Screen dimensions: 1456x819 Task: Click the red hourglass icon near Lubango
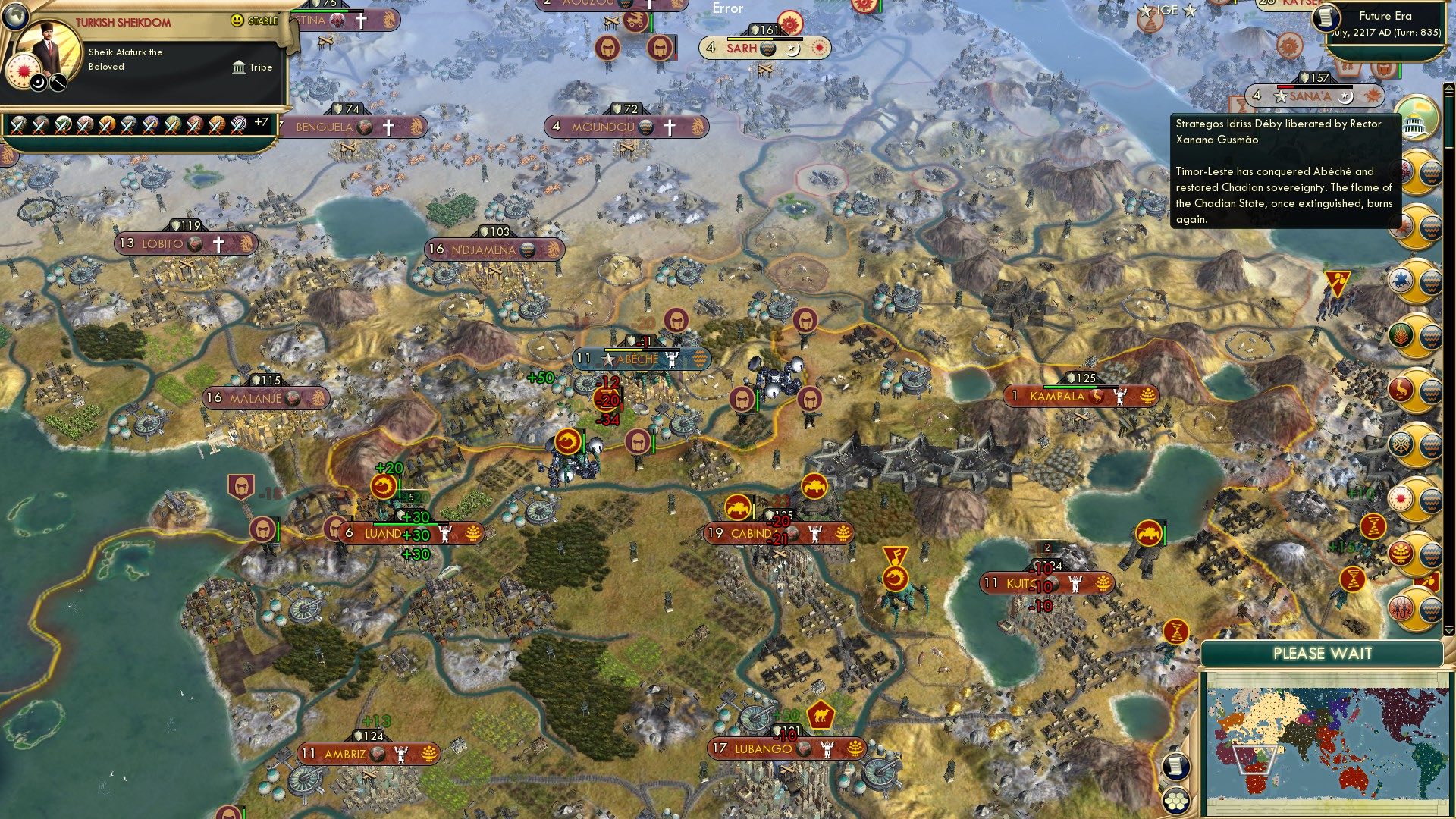[x=1177, y=632]
